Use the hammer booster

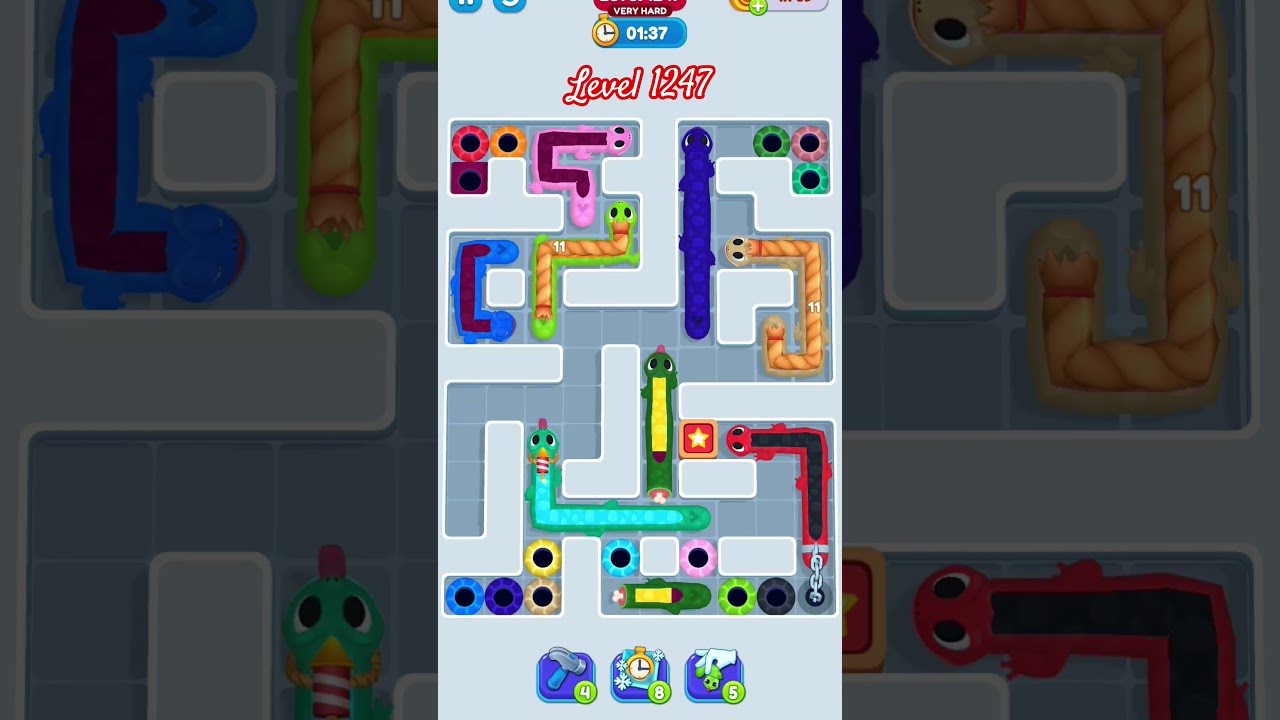pos(565,672)
